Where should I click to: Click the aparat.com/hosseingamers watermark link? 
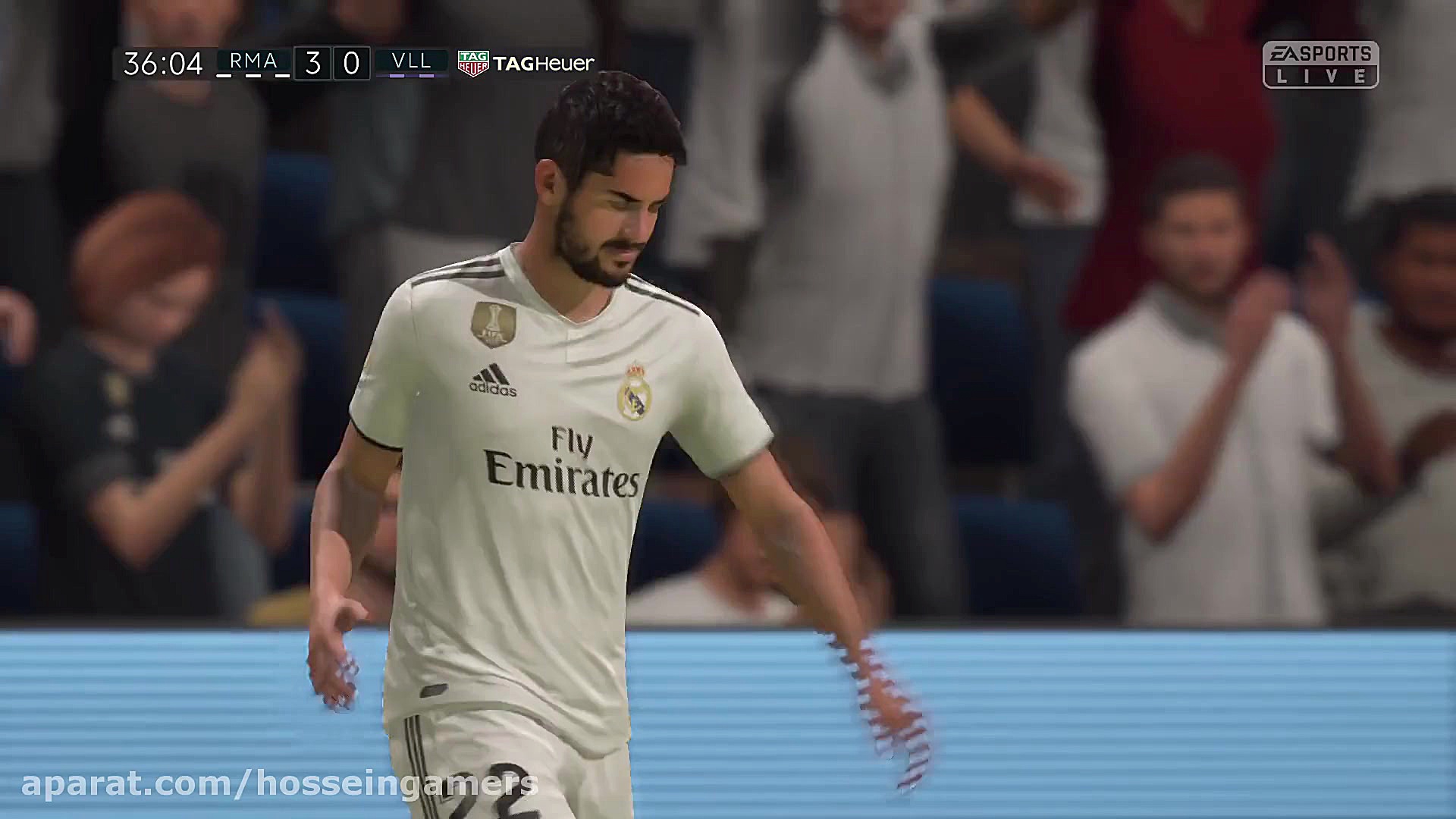pos(279,784)
